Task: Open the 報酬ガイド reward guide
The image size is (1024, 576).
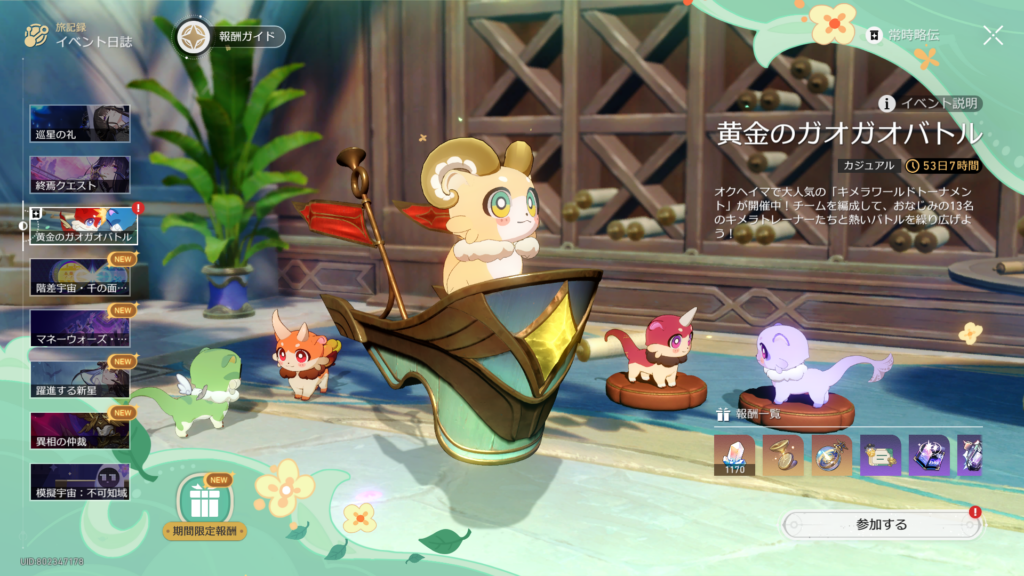Action: [x=231, y=37]
